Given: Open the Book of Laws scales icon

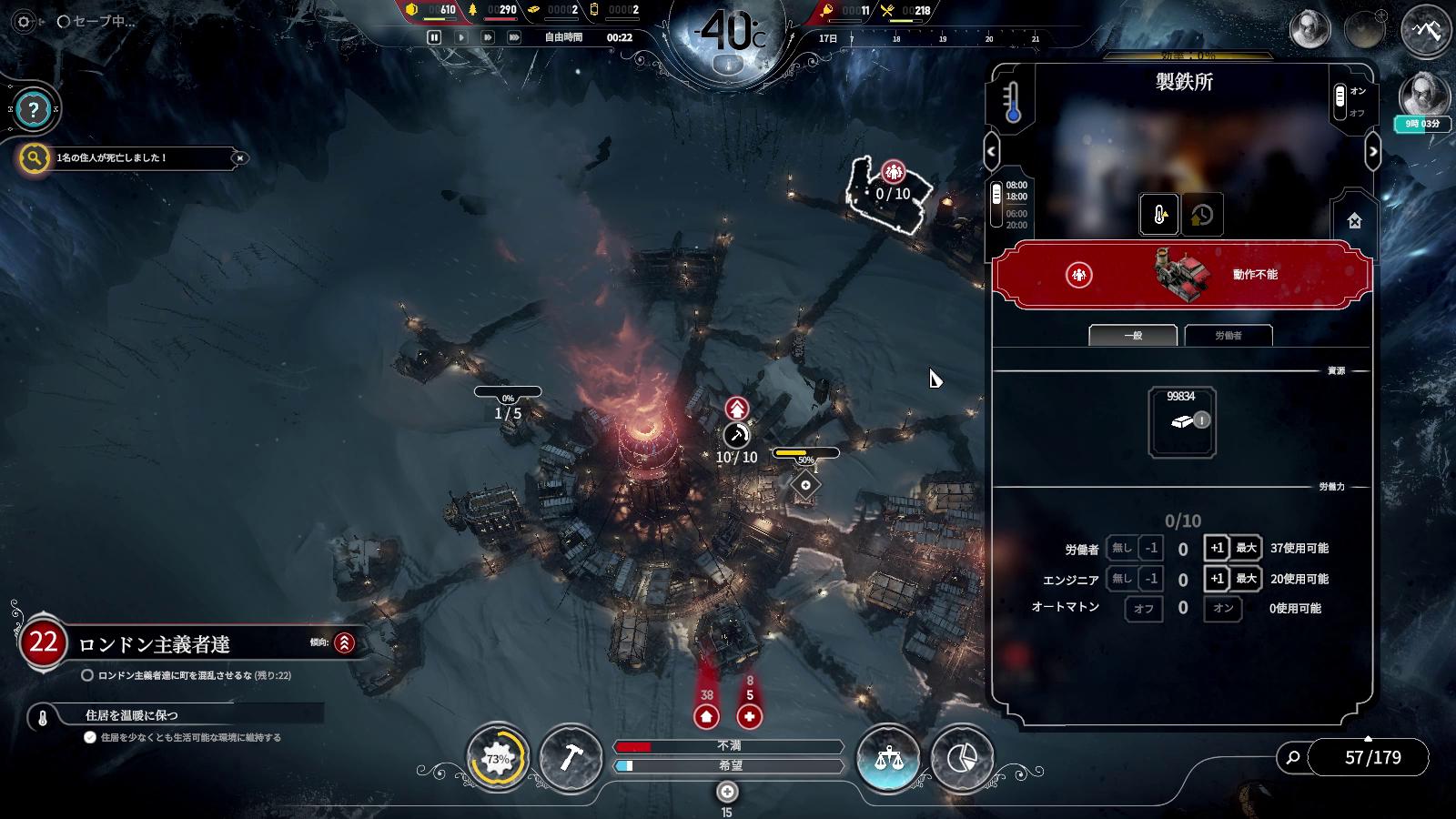Looking at the screenshot, I should 888,757.
